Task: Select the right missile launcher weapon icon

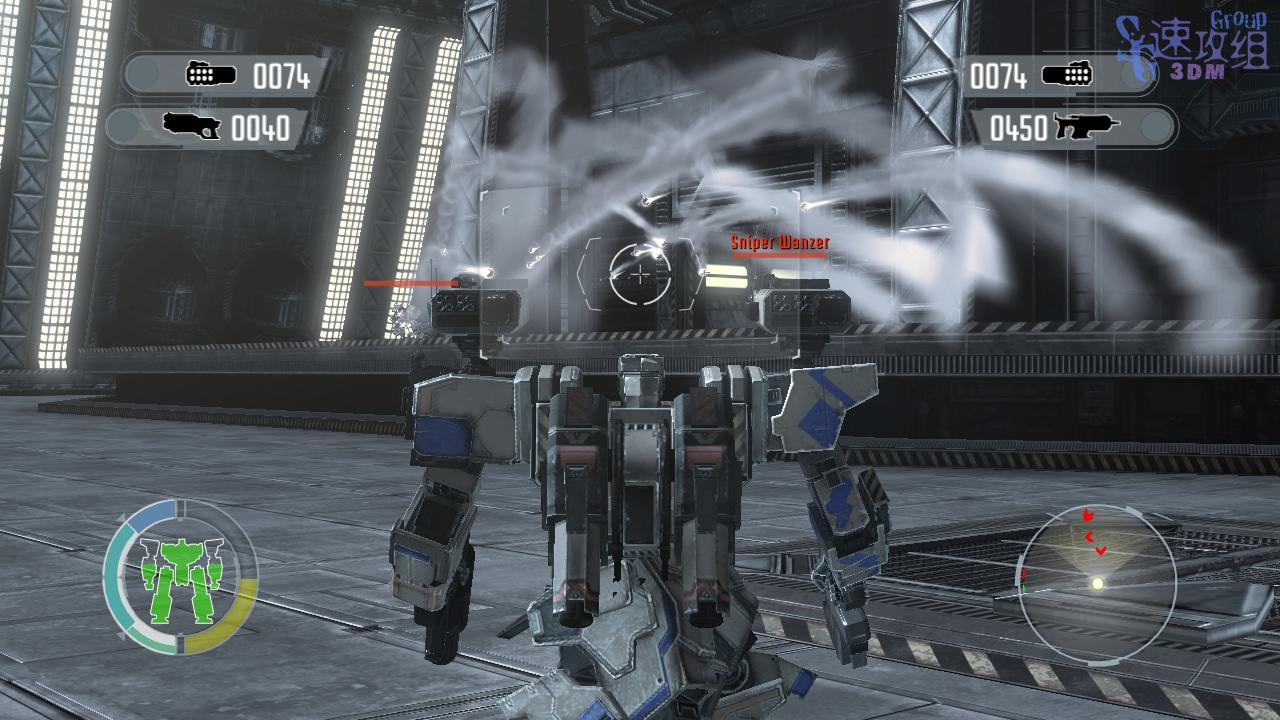Action: coord(1067,75)
